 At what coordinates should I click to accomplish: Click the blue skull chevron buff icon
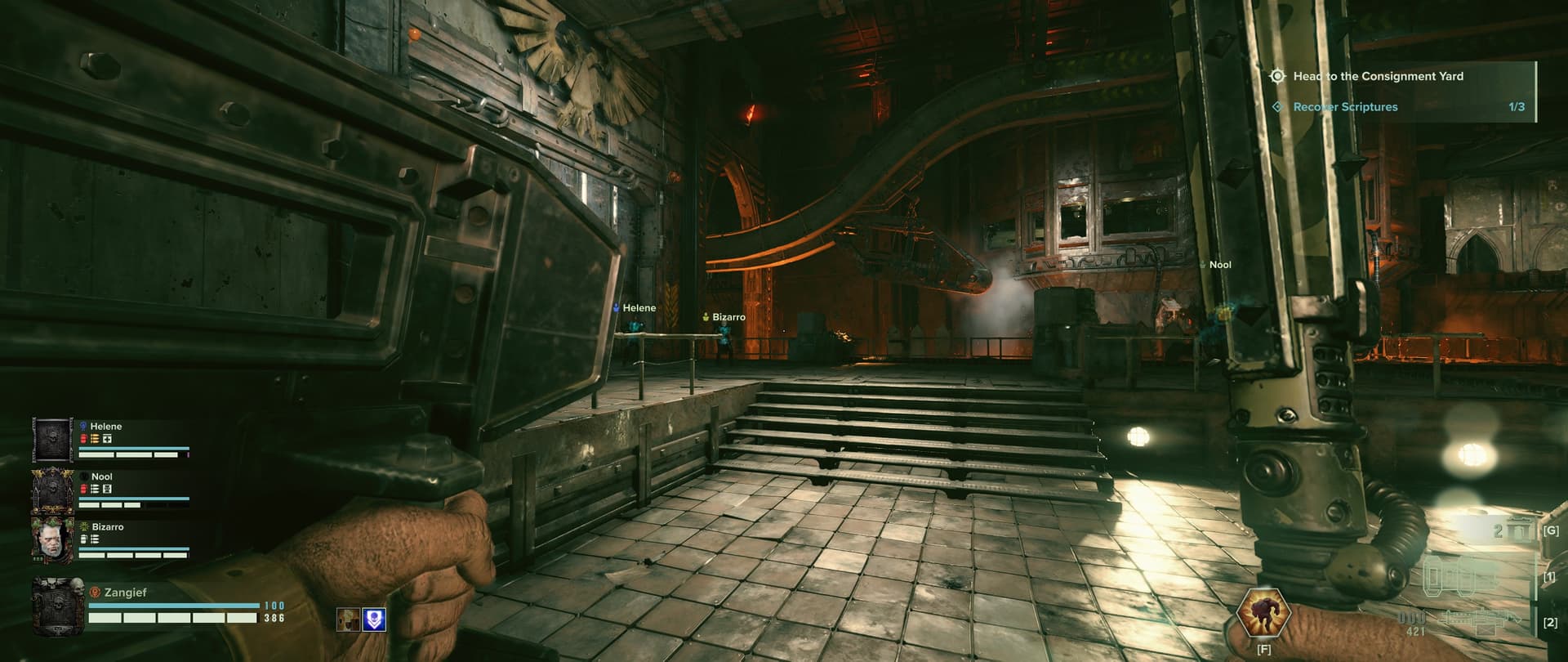click(374, 620)
